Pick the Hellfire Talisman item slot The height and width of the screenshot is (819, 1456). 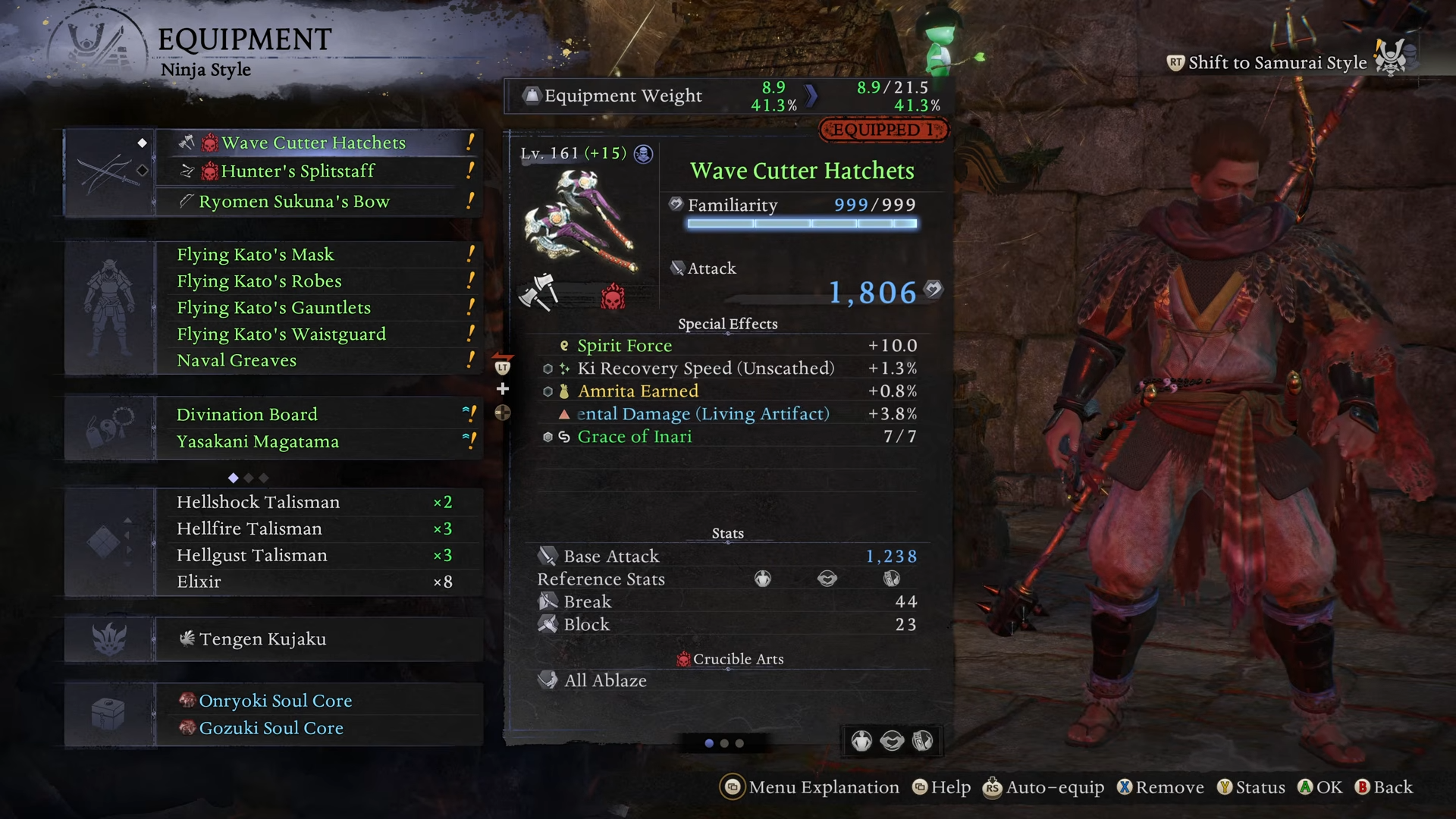[x=249, y=529]
